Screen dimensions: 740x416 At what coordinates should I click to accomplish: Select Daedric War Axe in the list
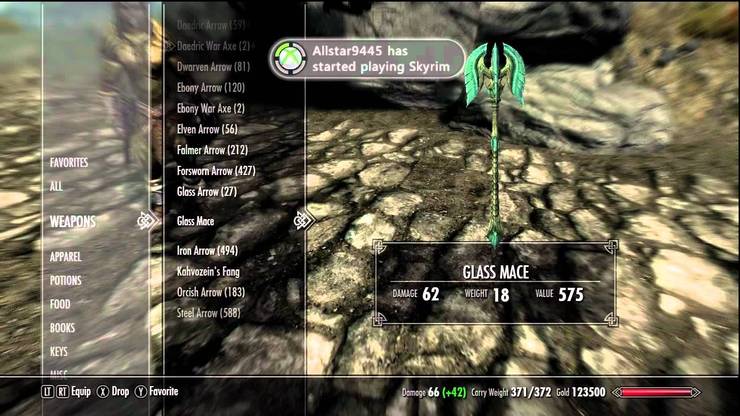(212, 46)
